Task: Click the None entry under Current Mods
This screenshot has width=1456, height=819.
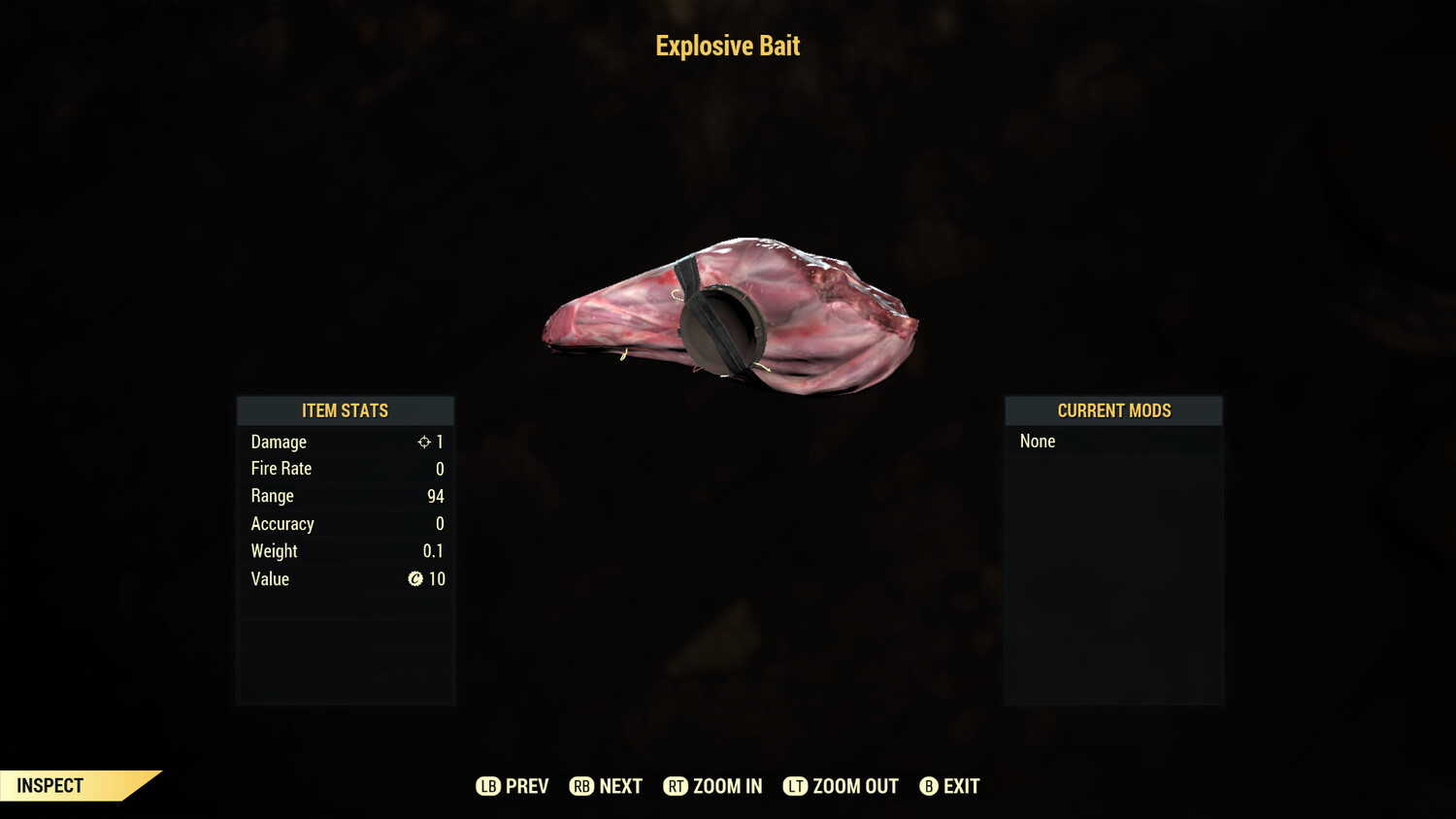Action: coord(1037,442)
